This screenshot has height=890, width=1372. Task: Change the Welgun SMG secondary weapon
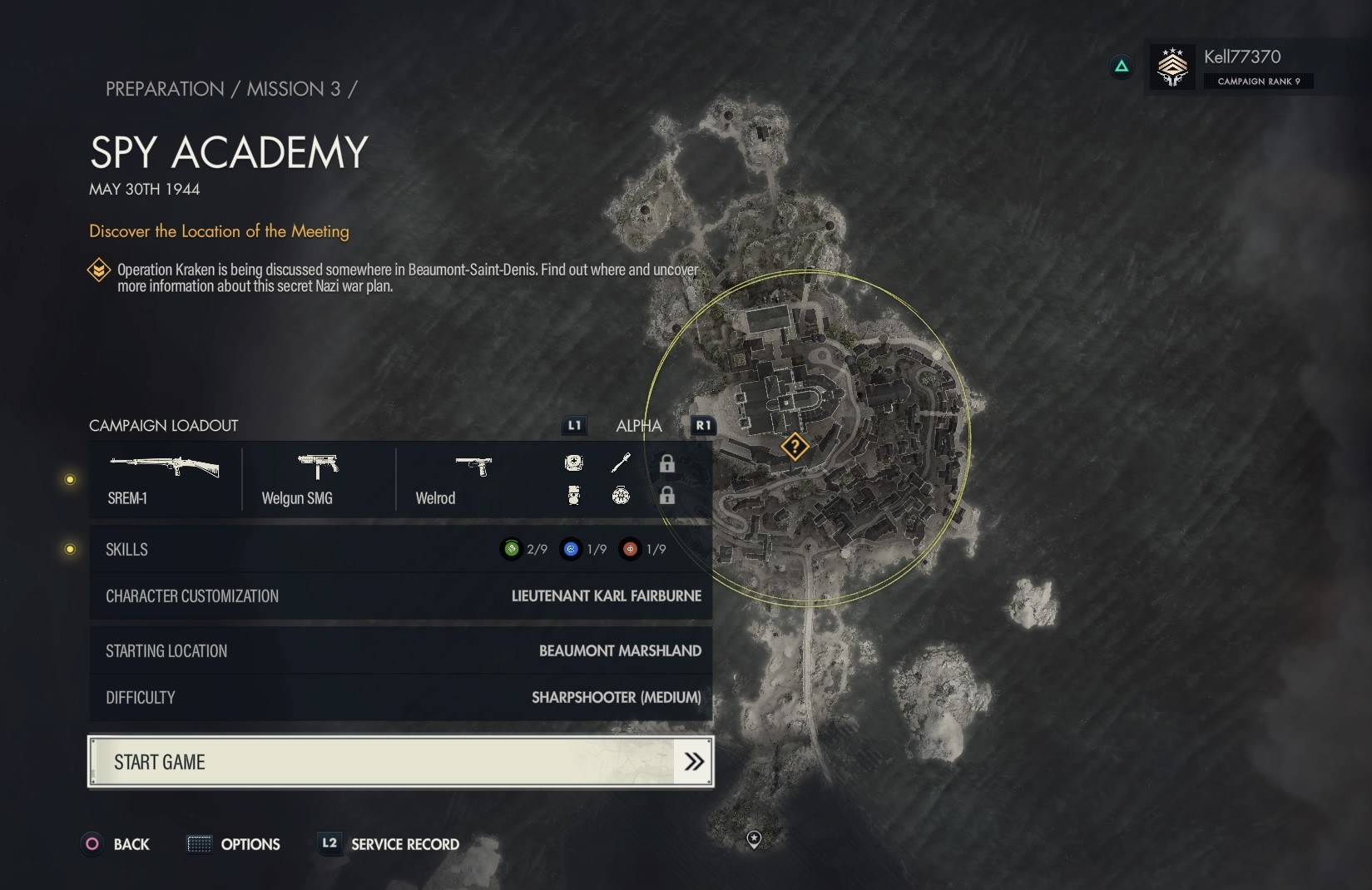(317, 478)
